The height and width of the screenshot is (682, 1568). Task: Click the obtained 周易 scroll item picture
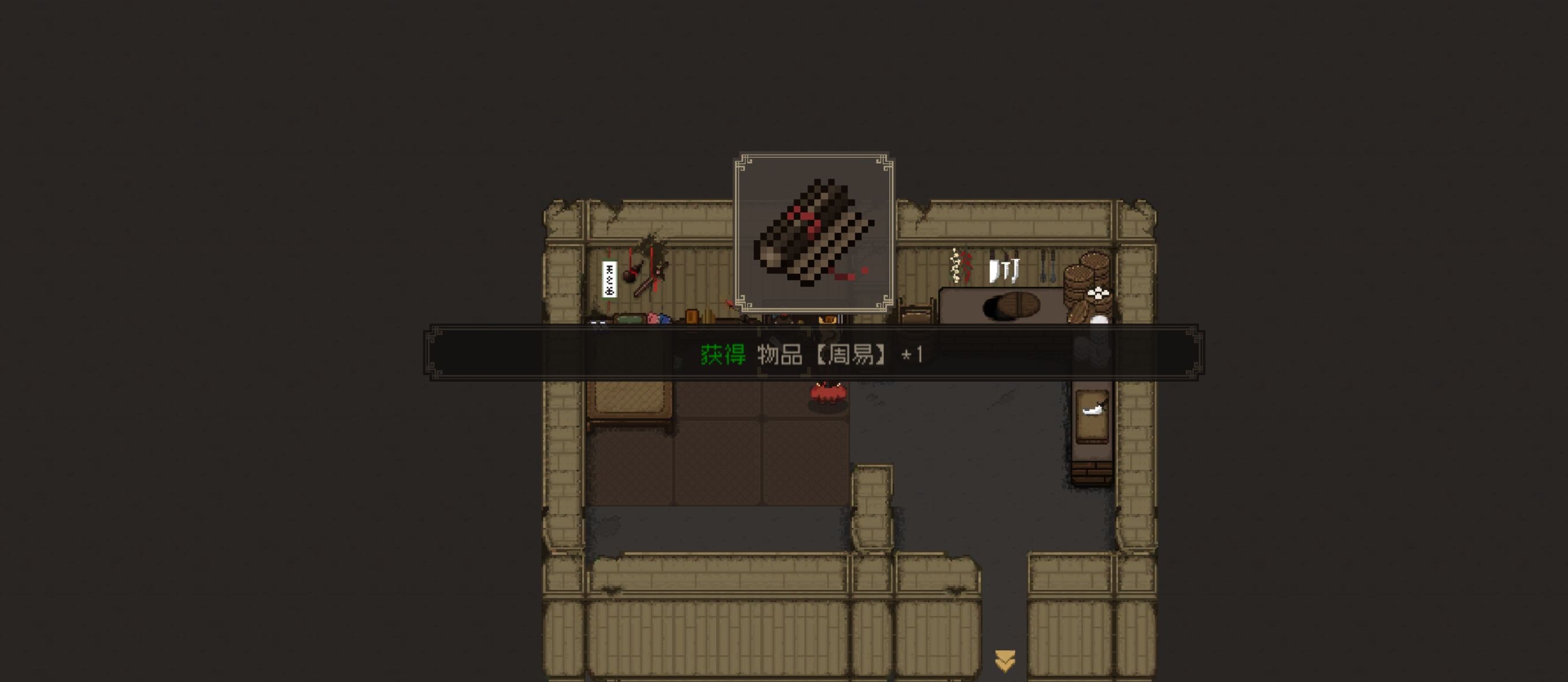pyautogui.click(x=814, y=233)
